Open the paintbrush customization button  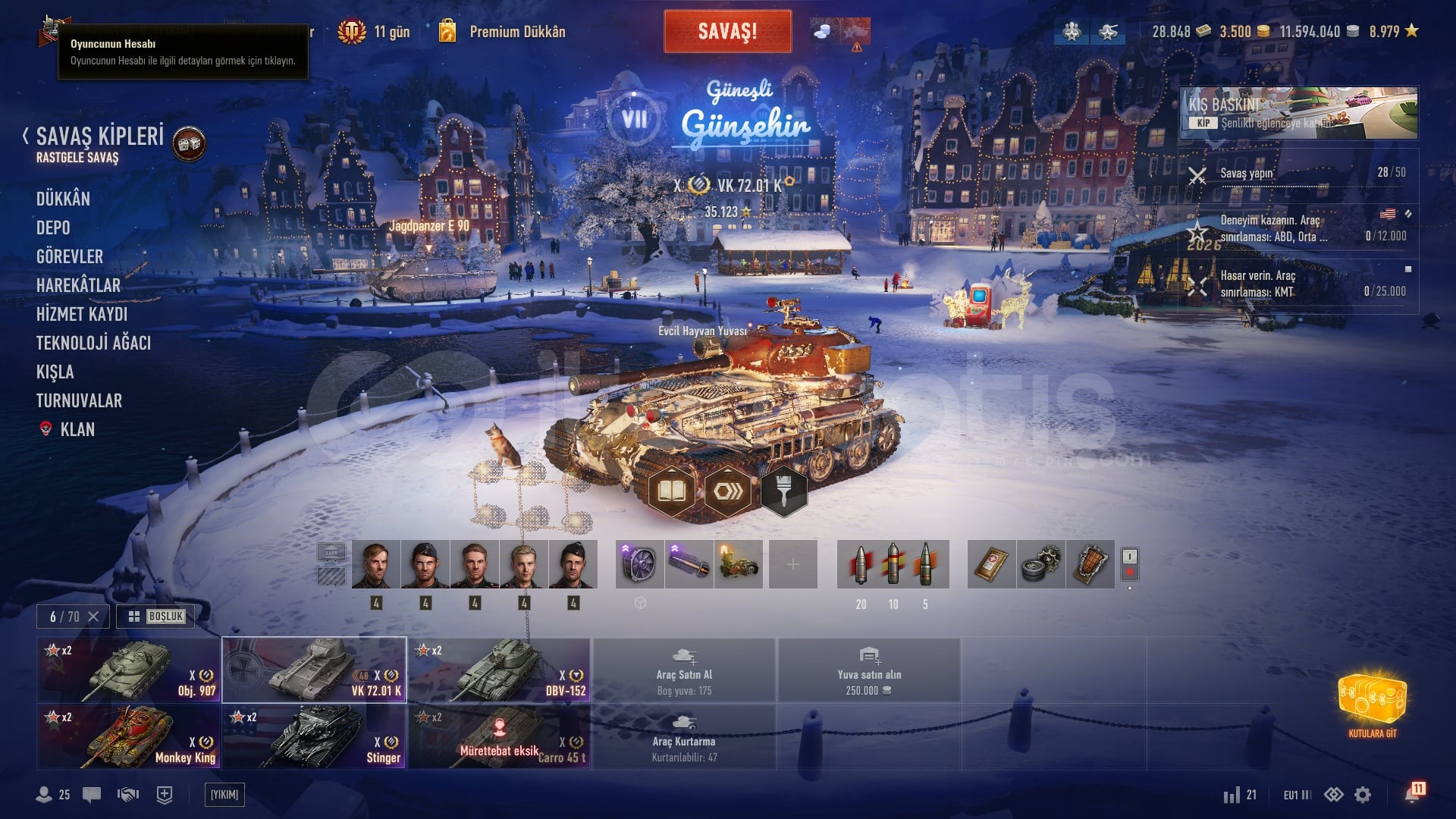pos(783,491)
